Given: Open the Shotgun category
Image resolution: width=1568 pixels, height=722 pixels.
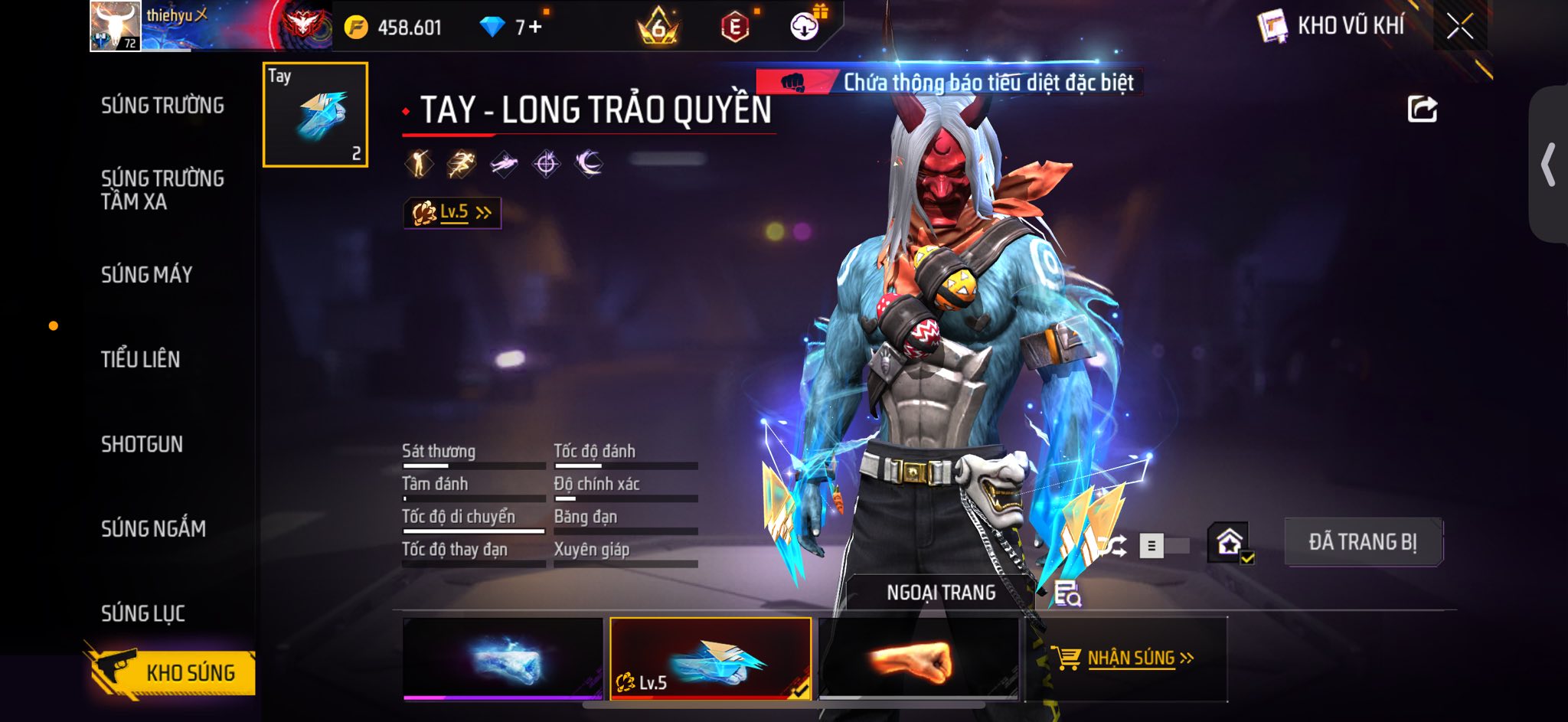Looking at the screenshot, I should pyautogui.click(x=142, y=444).
